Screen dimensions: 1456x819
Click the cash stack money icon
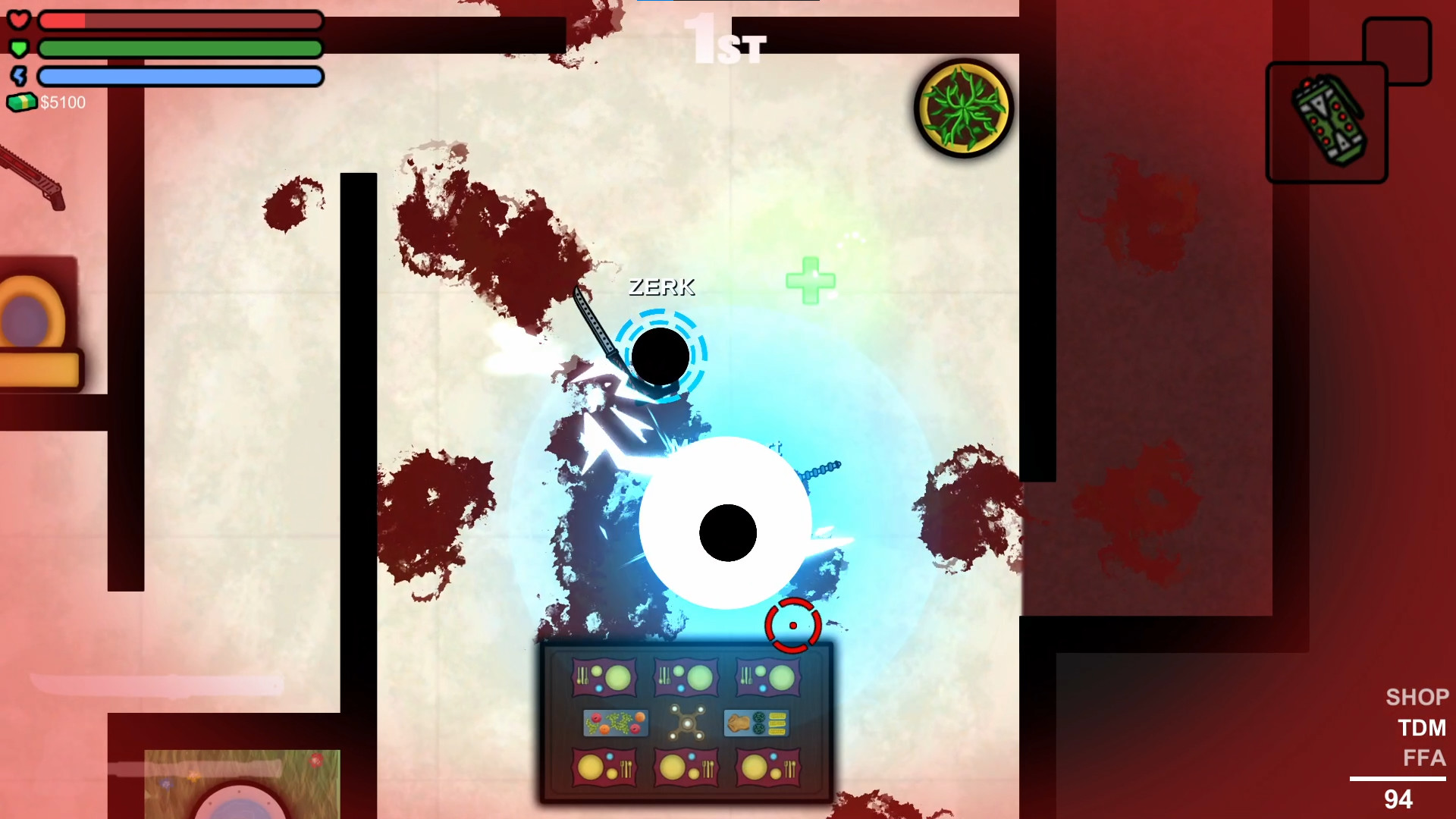click(x=23, y=102)
